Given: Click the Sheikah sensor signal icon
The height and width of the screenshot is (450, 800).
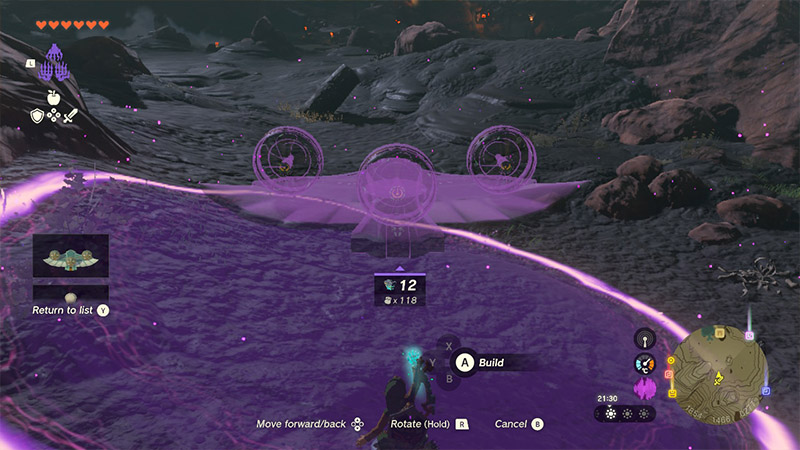Looking at the screenshot, I should (645, 338).
